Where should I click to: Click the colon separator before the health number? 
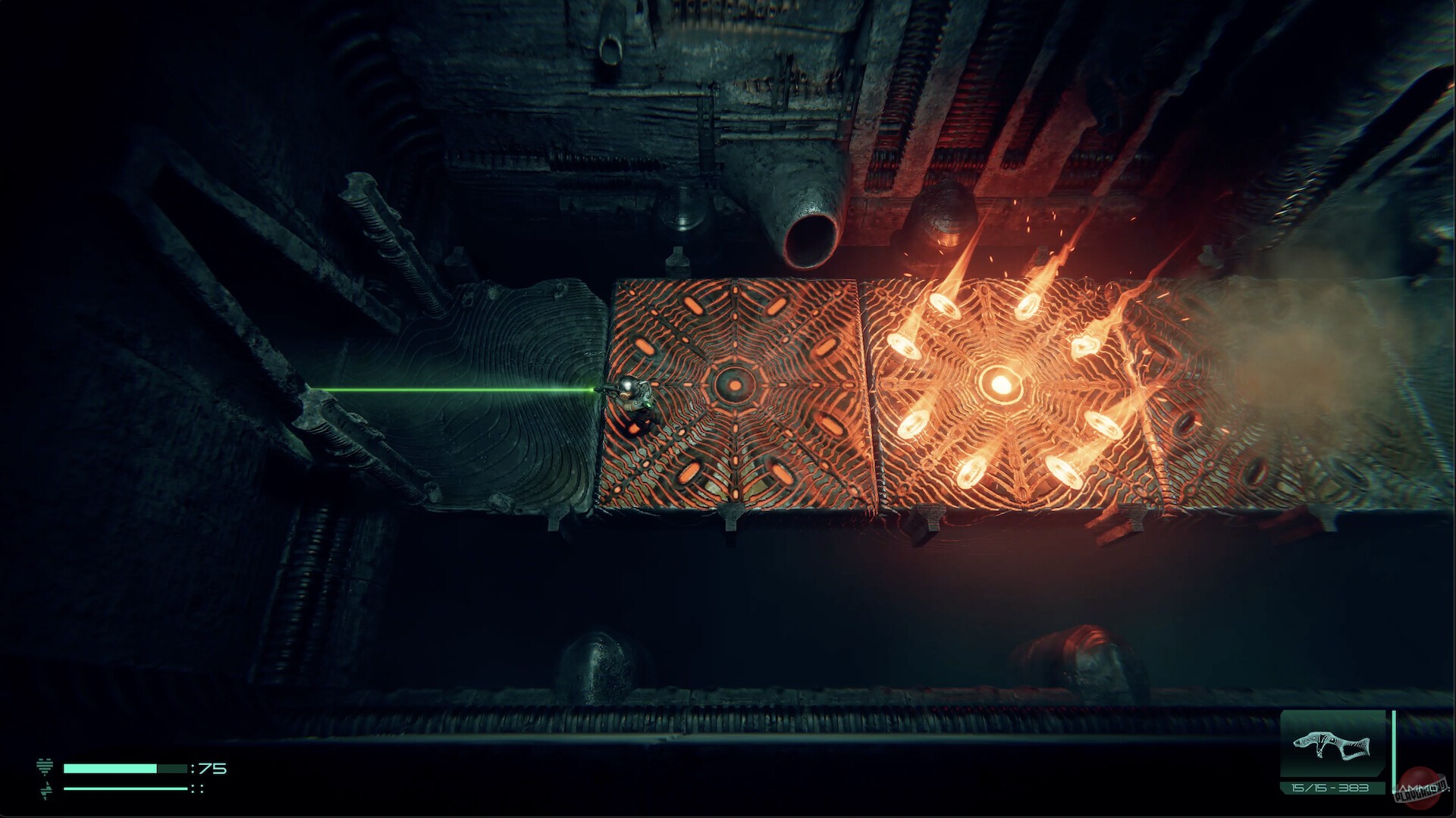193,769
